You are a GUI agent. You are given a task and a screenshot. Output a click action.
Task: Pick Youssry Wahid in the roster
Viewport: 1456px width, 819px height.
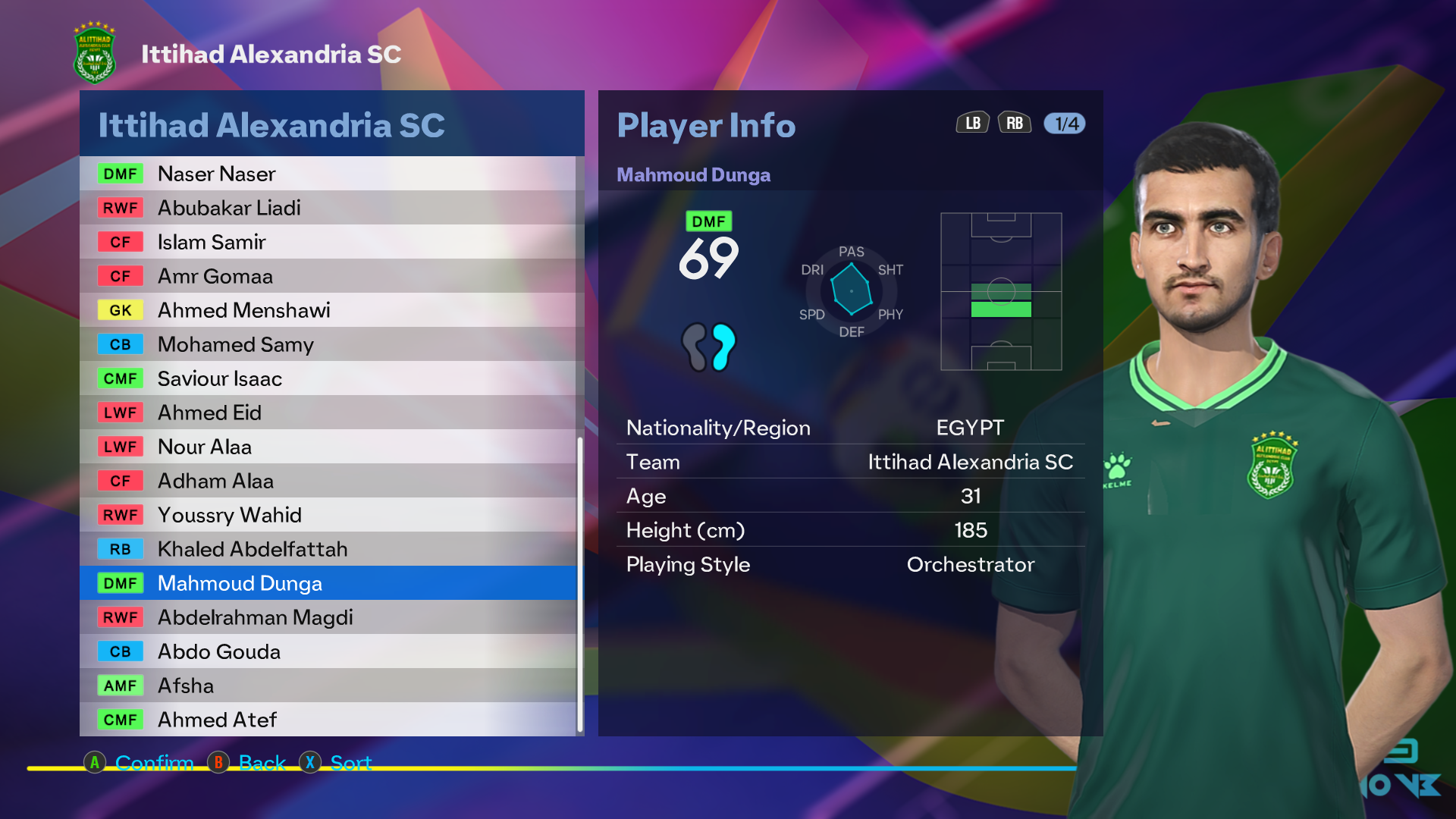click(x=328, y=515)
